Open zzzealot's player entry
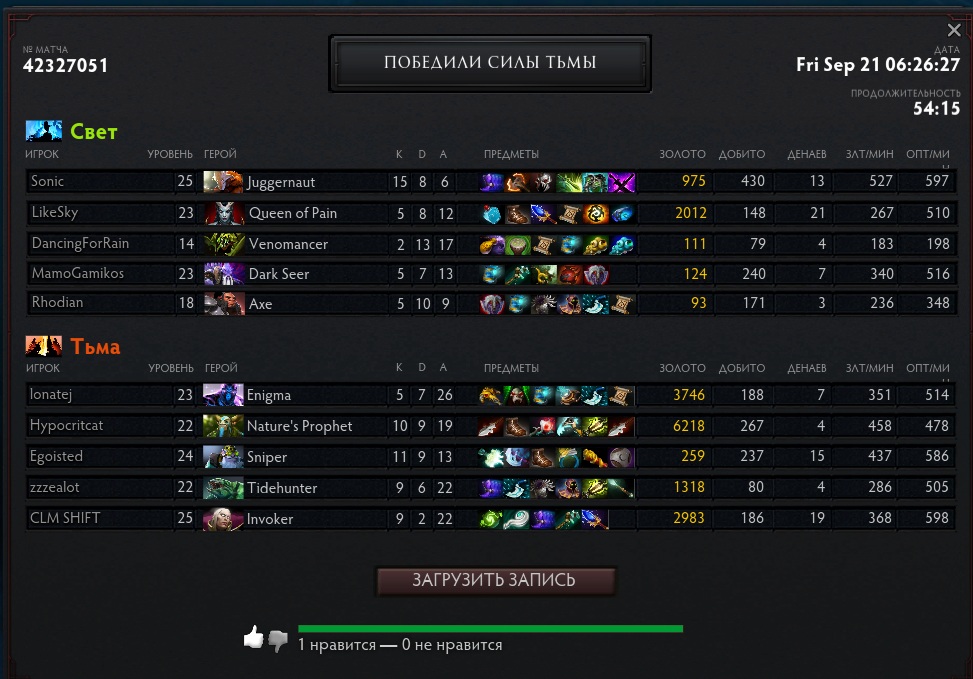 pos(55,488)
